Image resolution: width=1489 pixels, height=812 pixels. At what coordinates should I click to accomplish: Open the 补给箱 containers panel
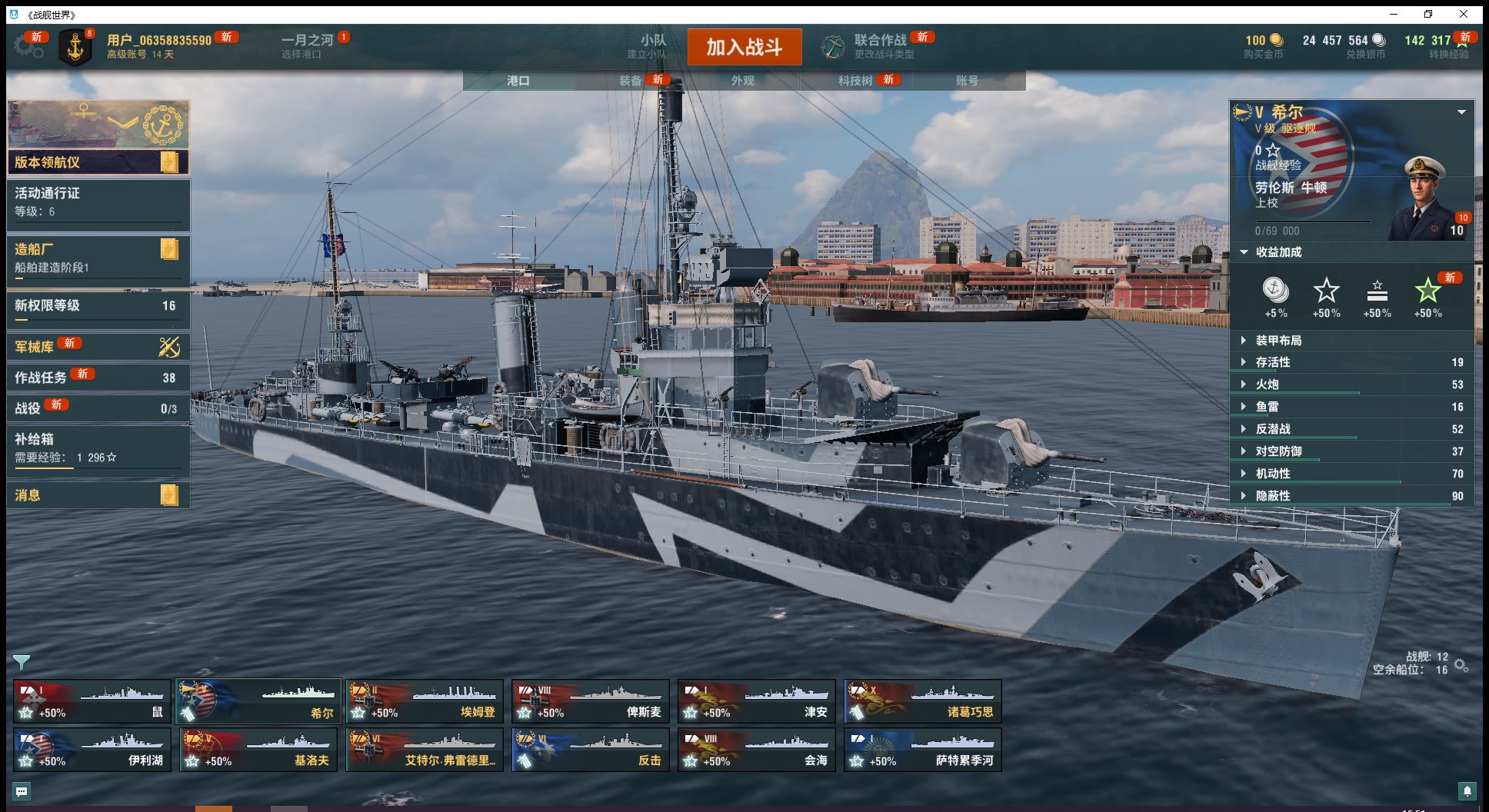(98, 448)
